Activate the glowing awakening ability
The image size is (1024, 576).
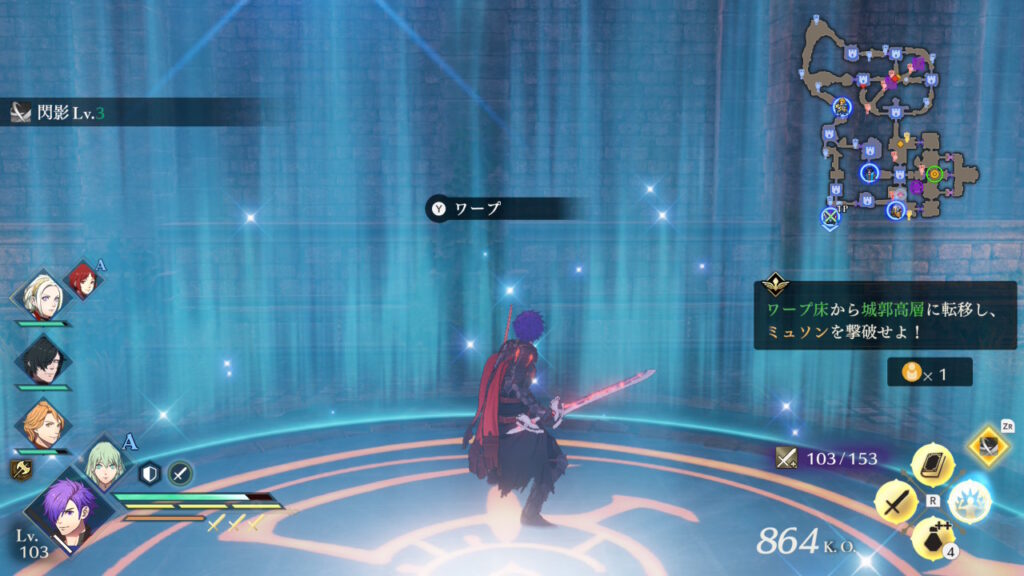(969, 500)
